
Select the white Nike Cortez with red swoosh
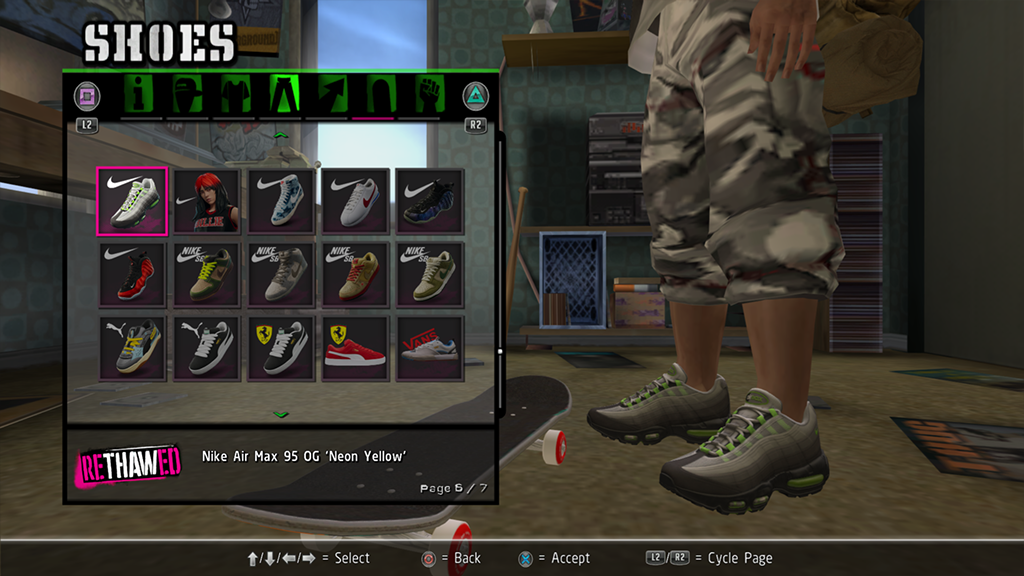point(355,201)
